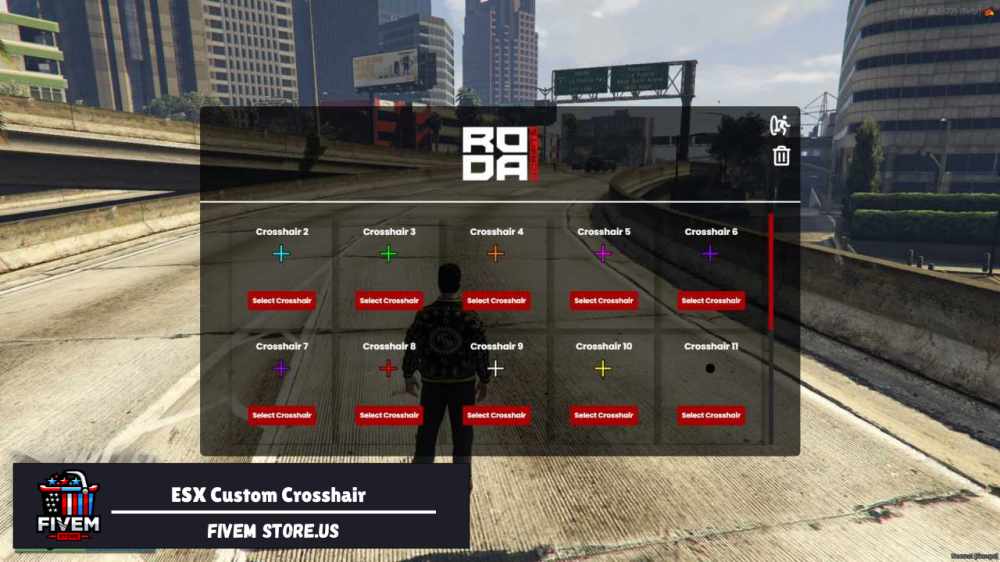Select Crosshair 9 with its button

tap(496, 415)
